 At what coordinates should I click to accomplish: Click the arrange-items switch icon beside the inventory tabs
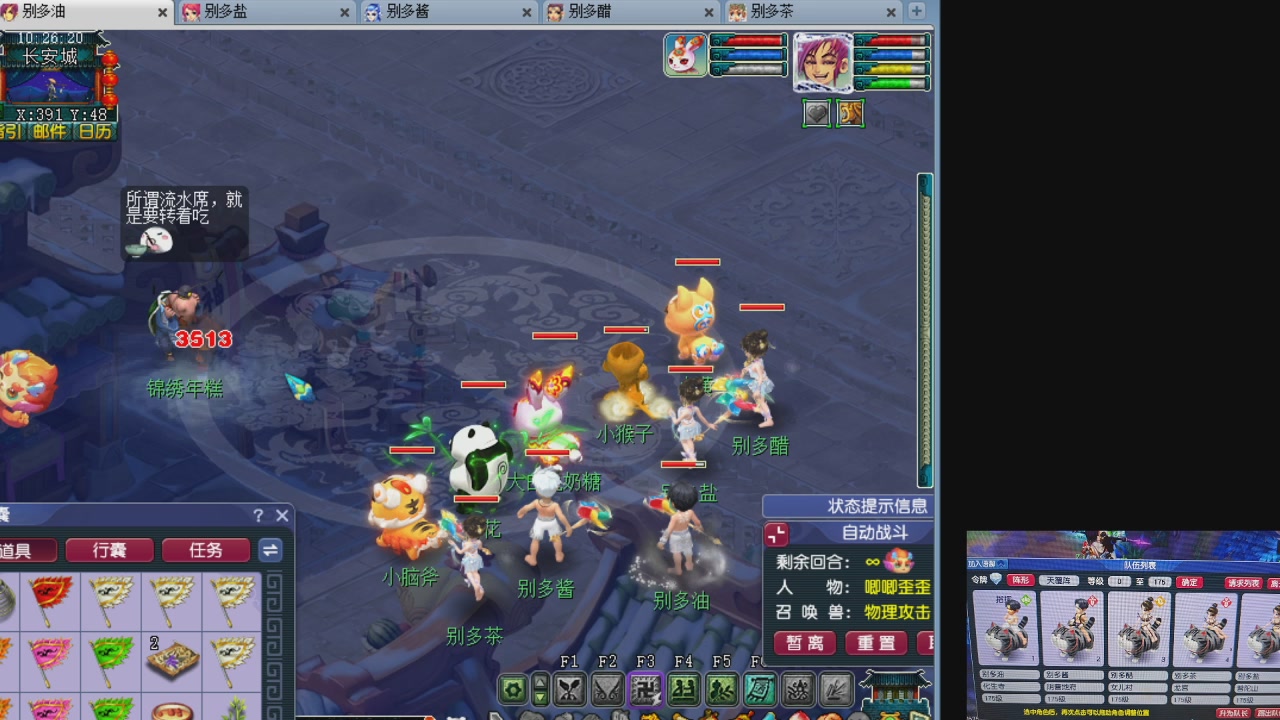270,550
